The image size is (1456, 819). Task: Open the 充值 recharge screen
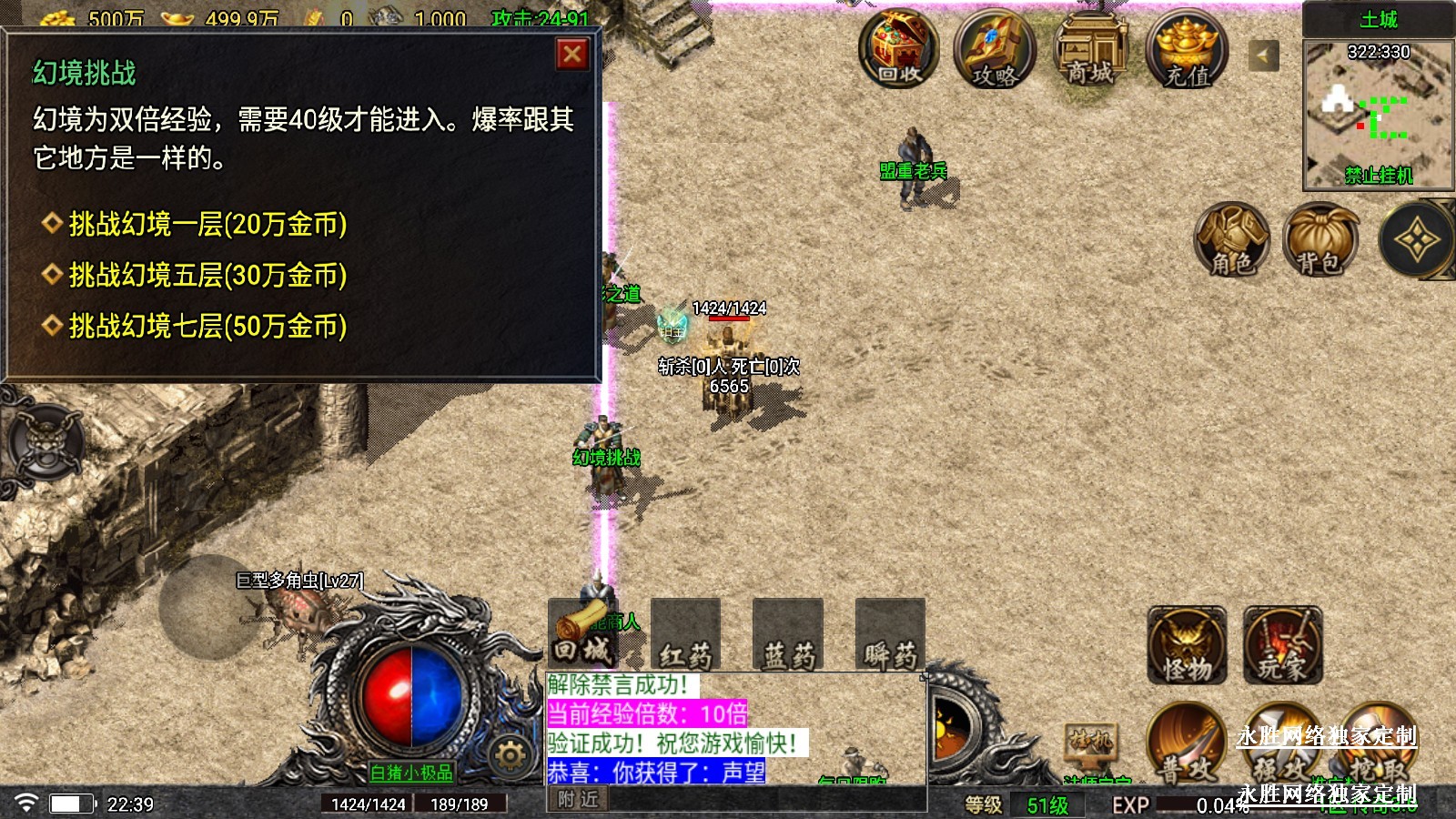1187,49
